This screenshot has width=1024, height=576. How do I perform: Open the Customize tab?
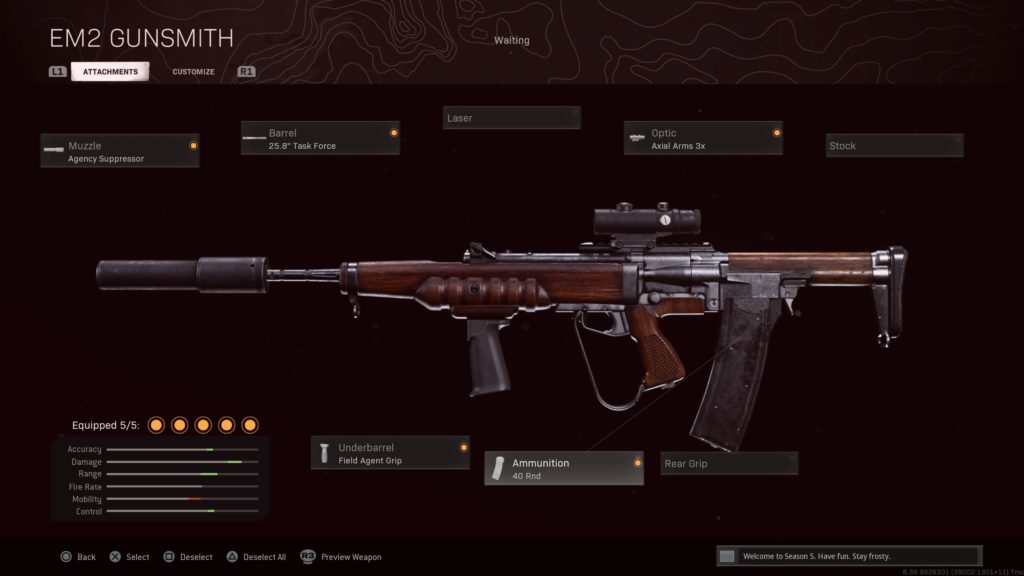point(193,72)
